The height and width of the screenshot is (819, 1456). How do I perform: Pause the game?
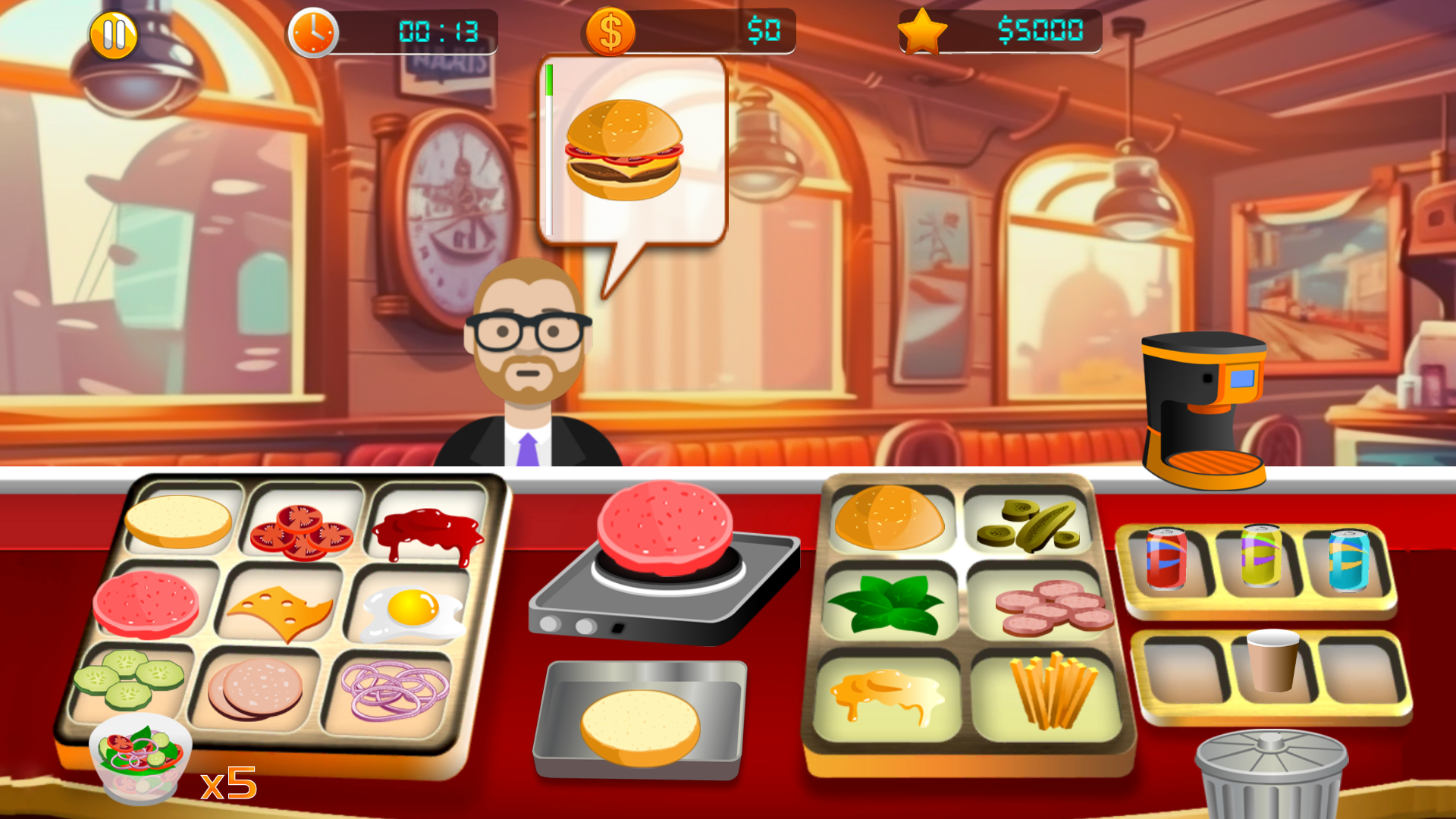click(x=114, y=32)
